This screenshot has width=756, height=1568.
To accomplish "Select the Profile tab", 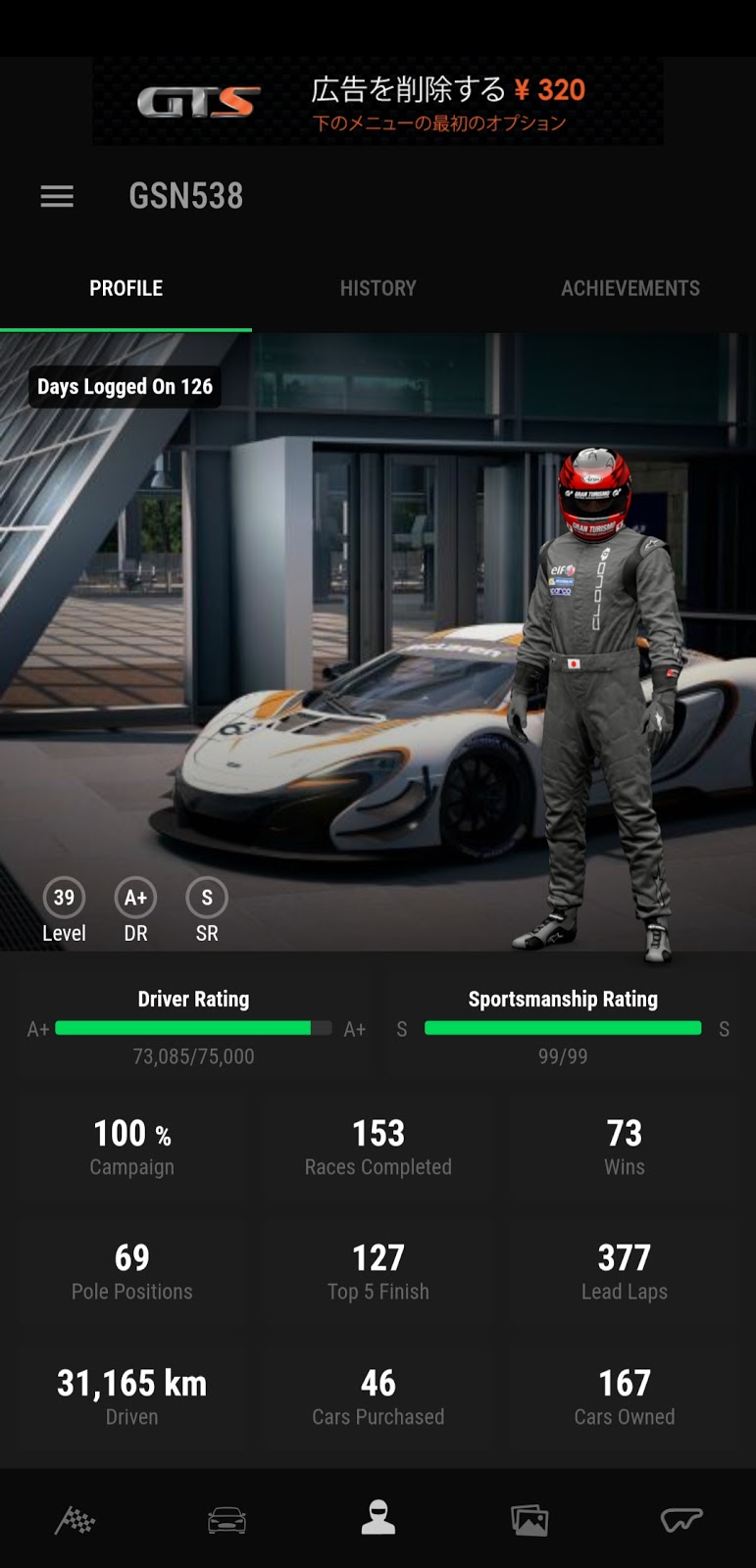I will point(126,288).
